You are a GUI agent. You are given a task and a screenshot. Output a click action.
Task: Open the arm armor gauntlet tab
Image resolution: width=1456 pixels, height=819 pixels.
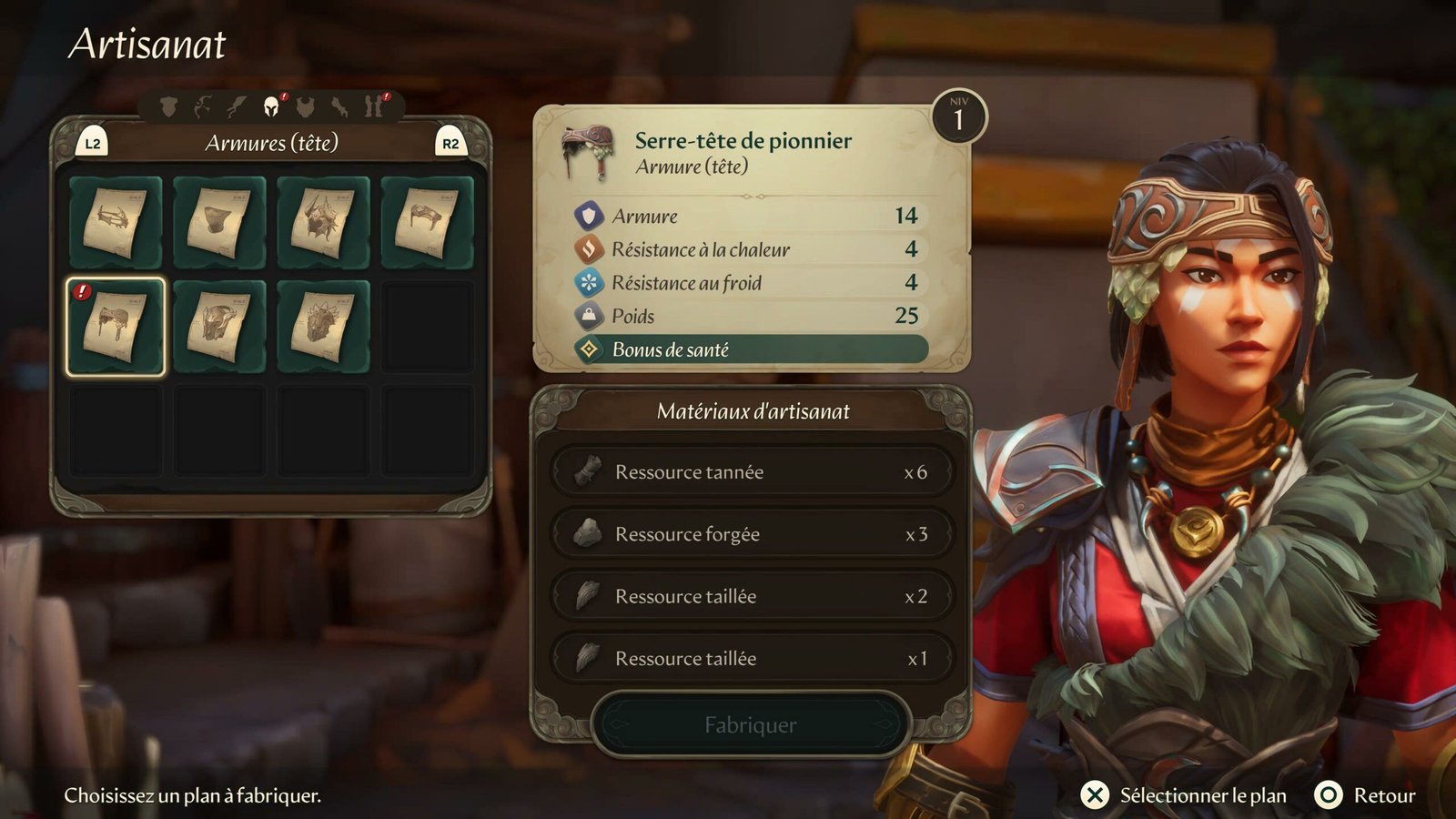click(339, 107)
